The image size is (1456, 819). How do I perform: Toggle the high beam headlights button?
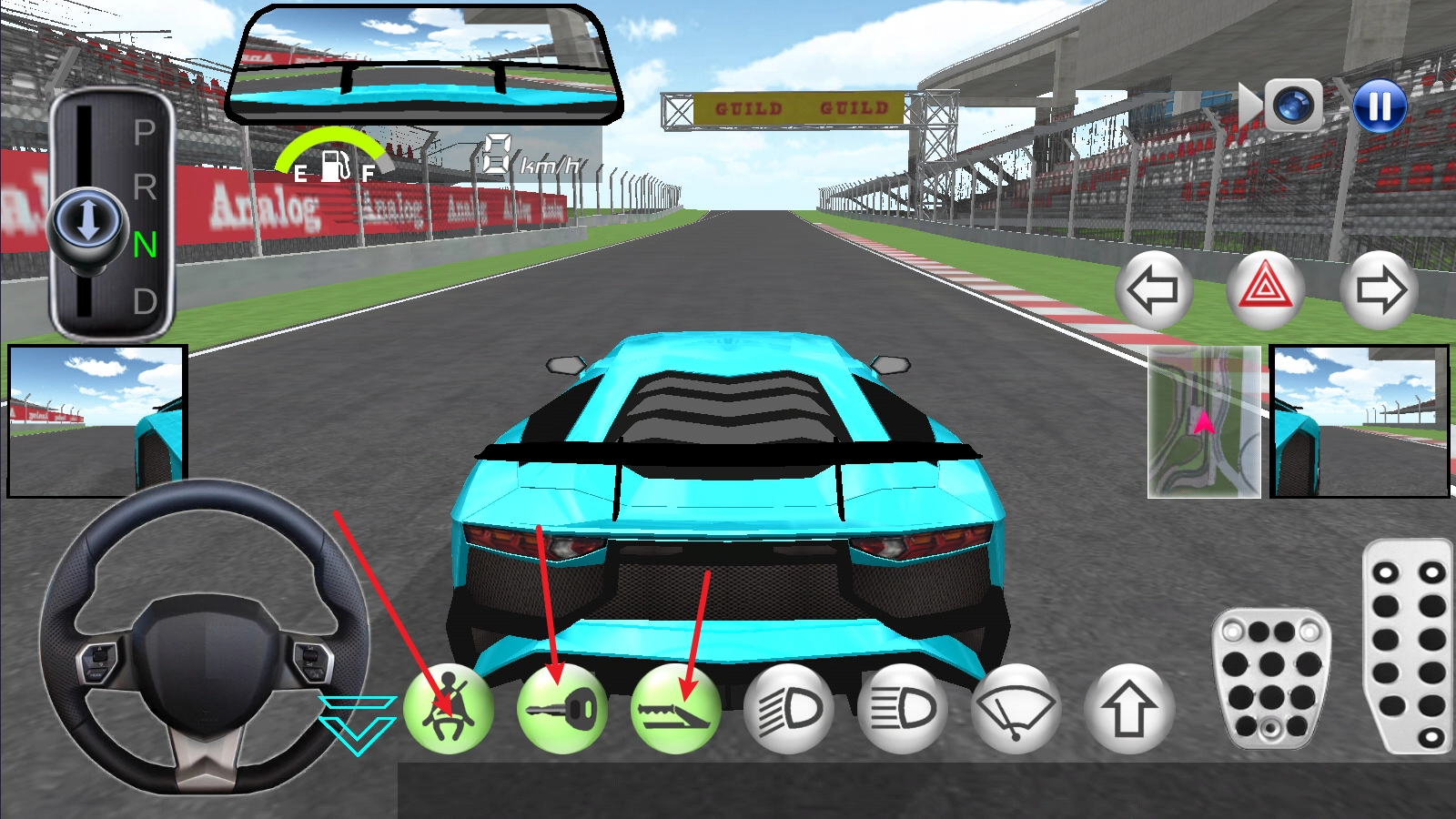pos(903,709)
